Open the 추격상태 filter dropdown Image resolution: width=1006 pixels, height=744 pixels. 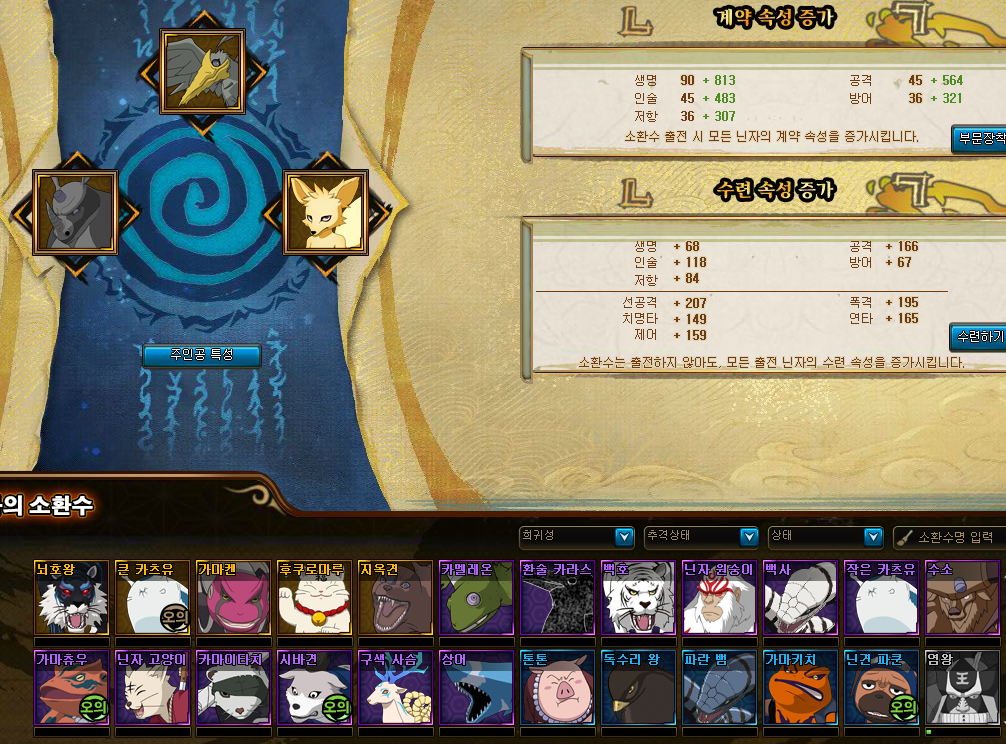701,537
